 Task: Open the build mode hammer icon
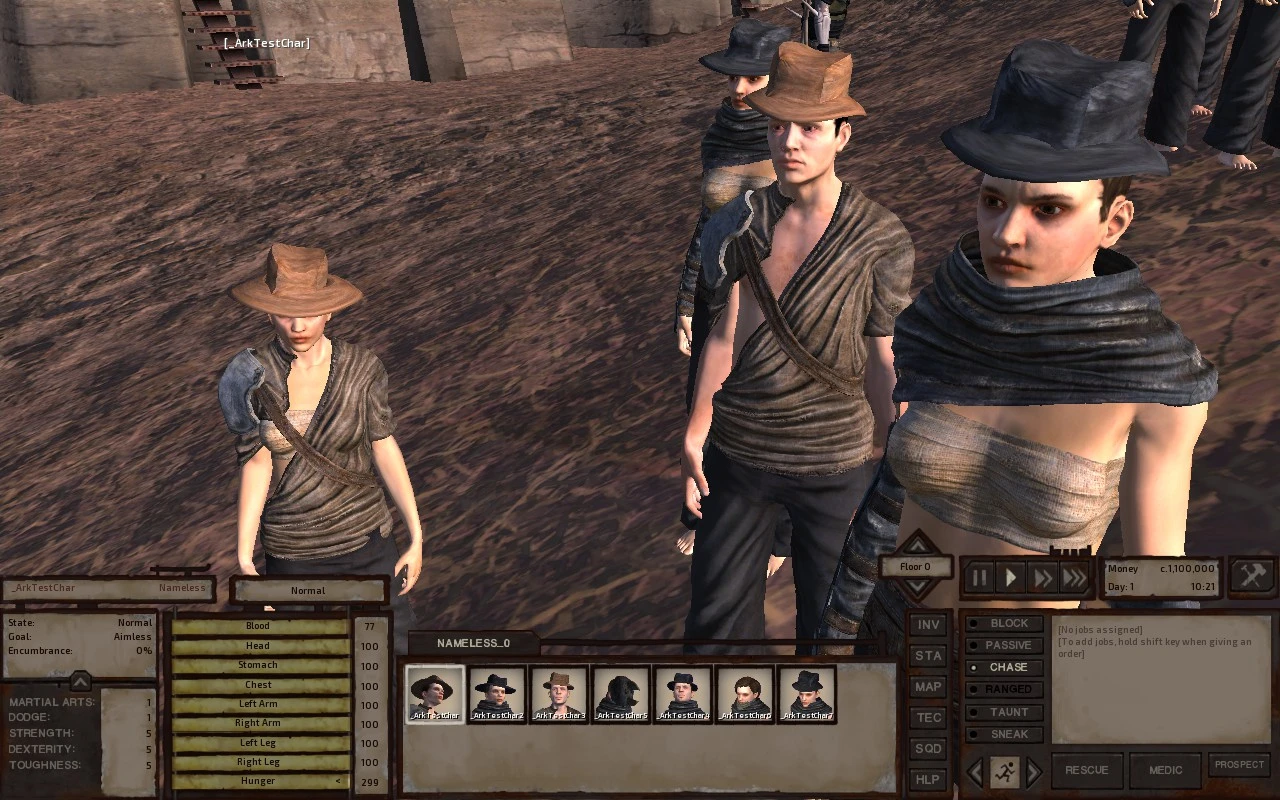coord(1252,574)
